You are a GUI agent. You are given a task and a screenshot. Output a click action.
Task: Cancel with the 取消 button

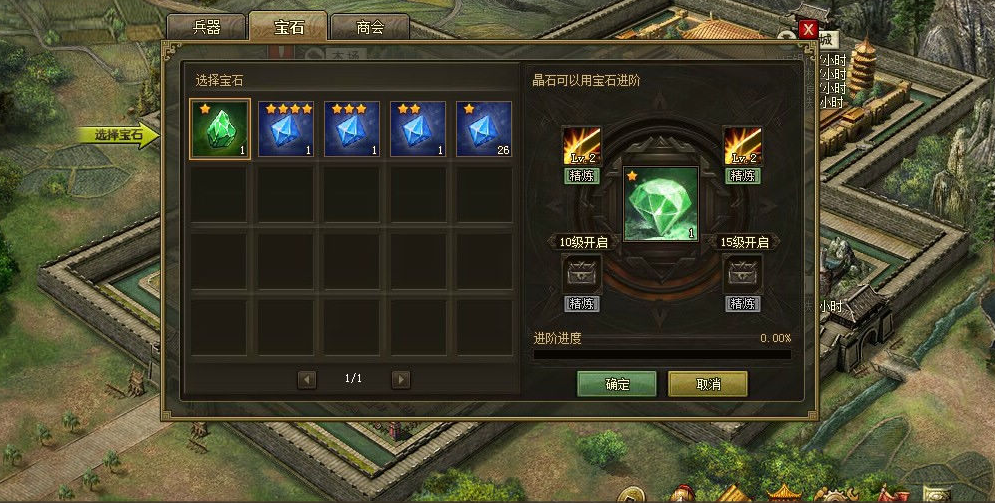[708, 384]
